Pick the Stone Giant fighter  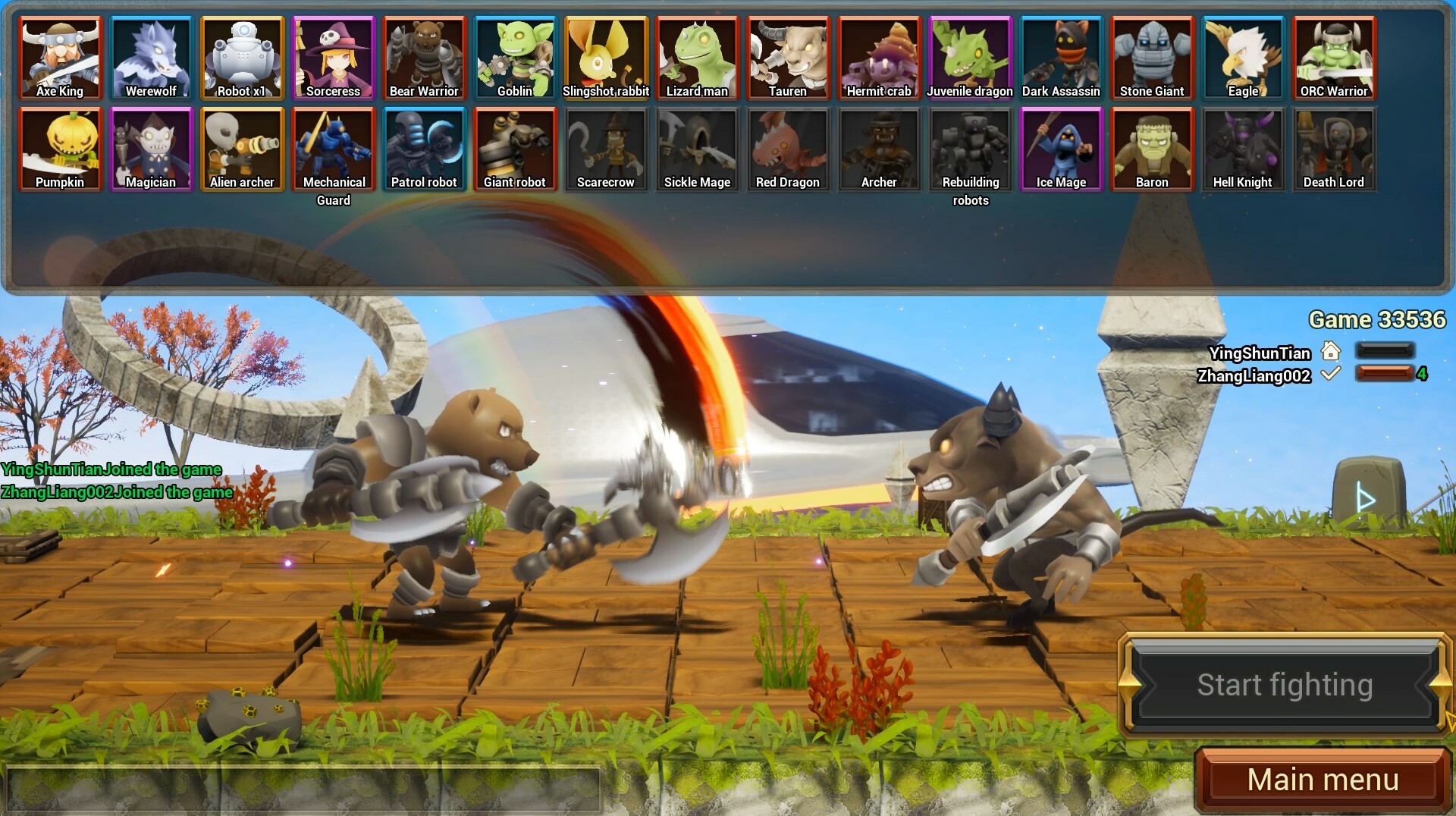(1152, 58)
